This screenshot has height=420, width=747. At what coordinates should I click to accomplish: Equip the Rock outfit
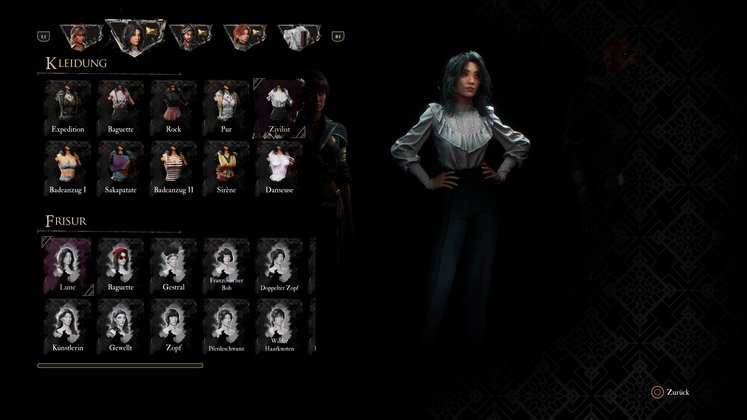(x=173, y=106)
